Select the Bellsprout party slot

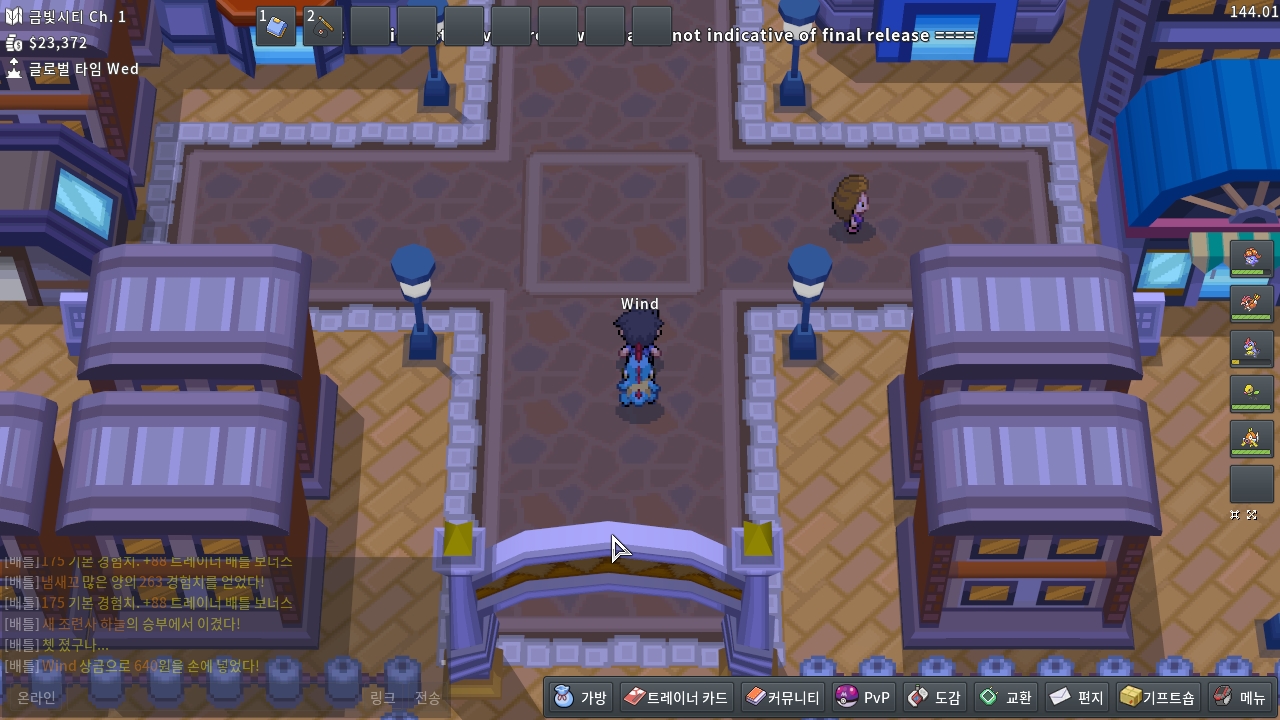[1251, 393]
